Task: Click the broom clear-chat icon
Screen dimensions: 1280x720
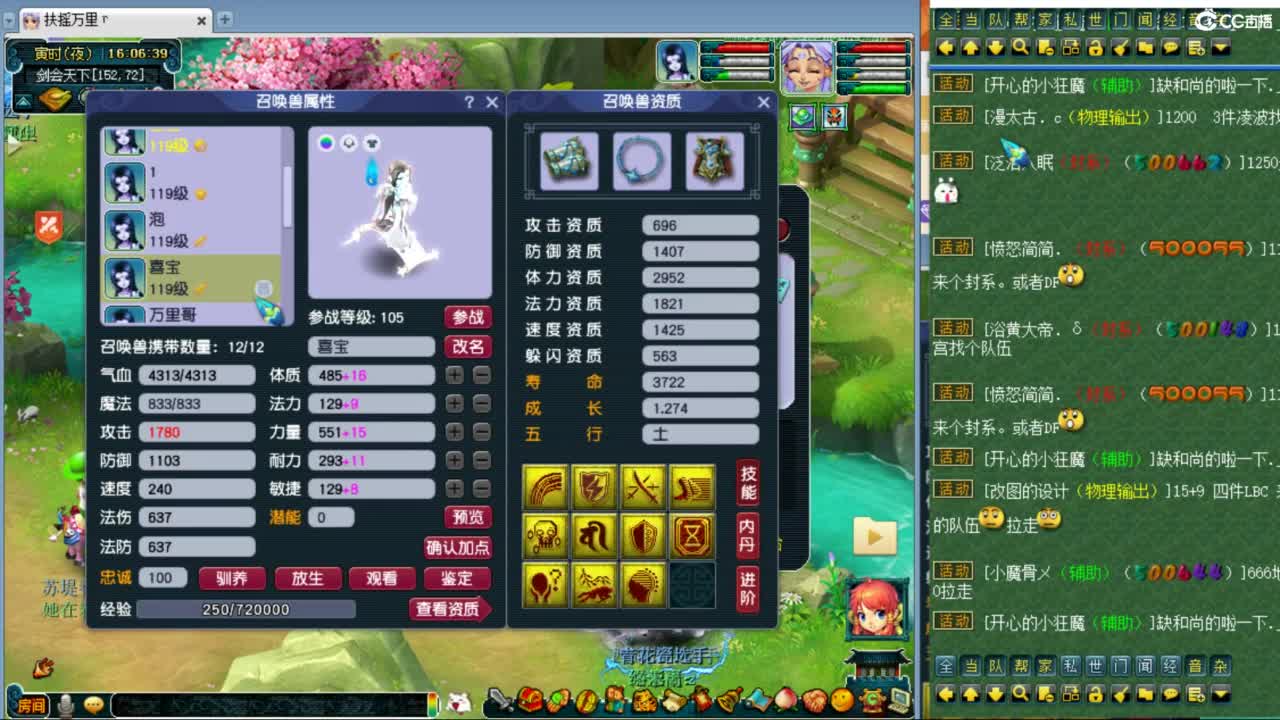Action: [x=1119, y=47]
